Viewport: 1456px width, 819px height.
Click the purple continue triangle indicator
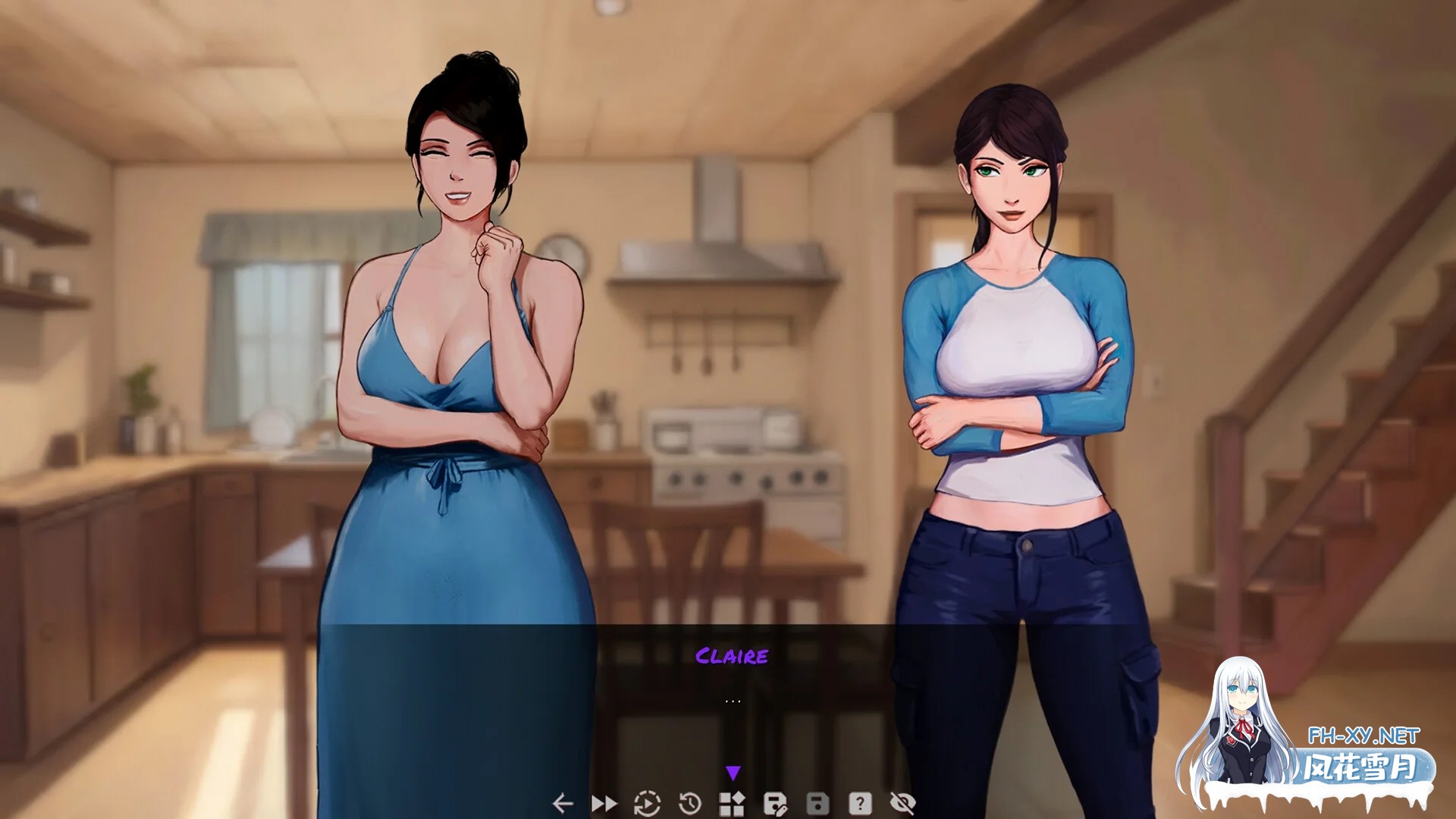(733, 773)
